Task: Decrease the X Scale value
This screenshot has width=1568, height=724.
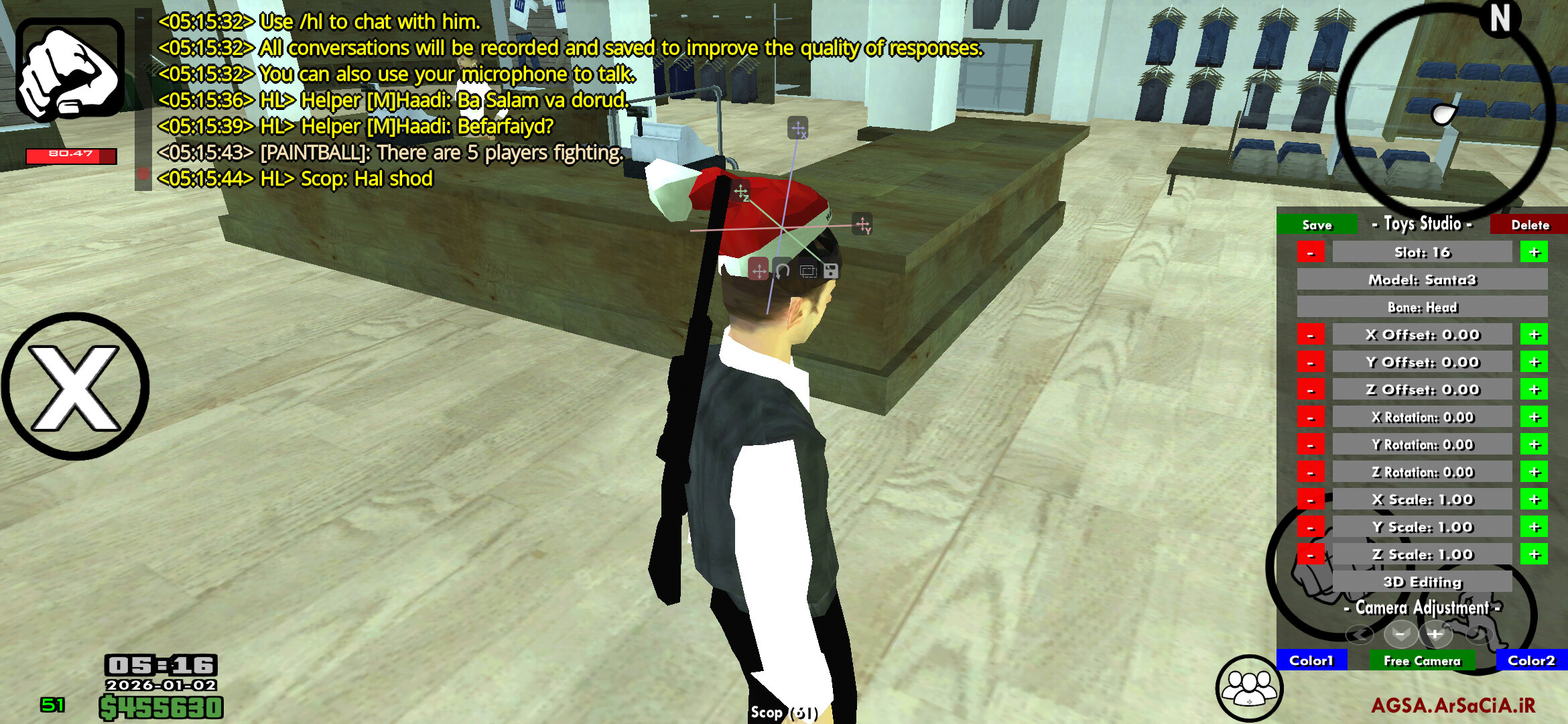Action: [1311, 499]
